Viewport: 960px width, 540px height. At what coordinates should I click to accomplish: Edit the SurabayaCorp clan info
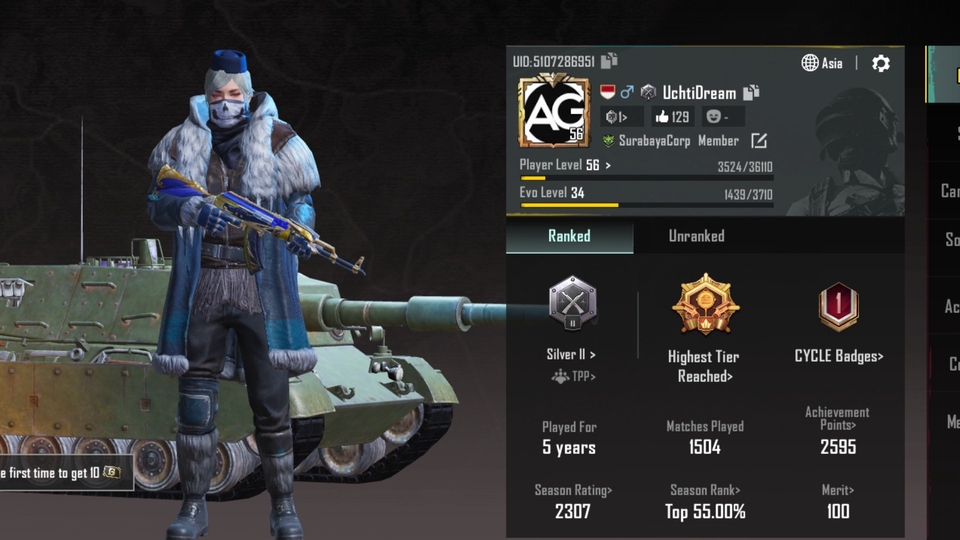(x=759, y=141)
